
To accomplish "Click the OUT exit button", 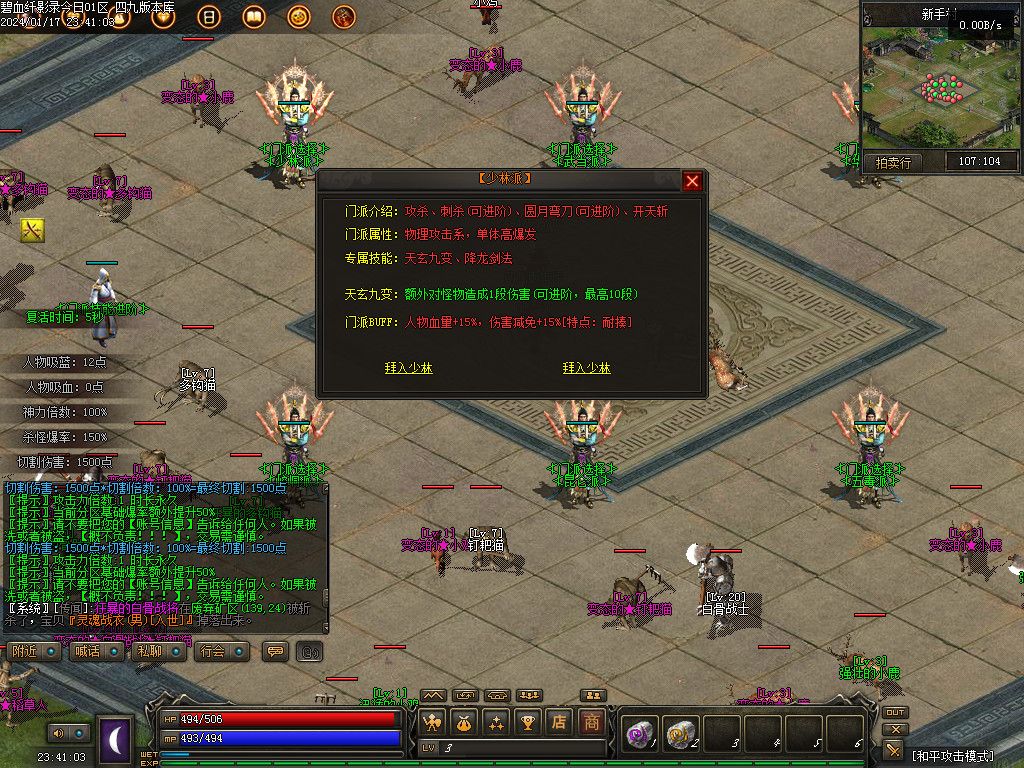I will tap(895, 712).
